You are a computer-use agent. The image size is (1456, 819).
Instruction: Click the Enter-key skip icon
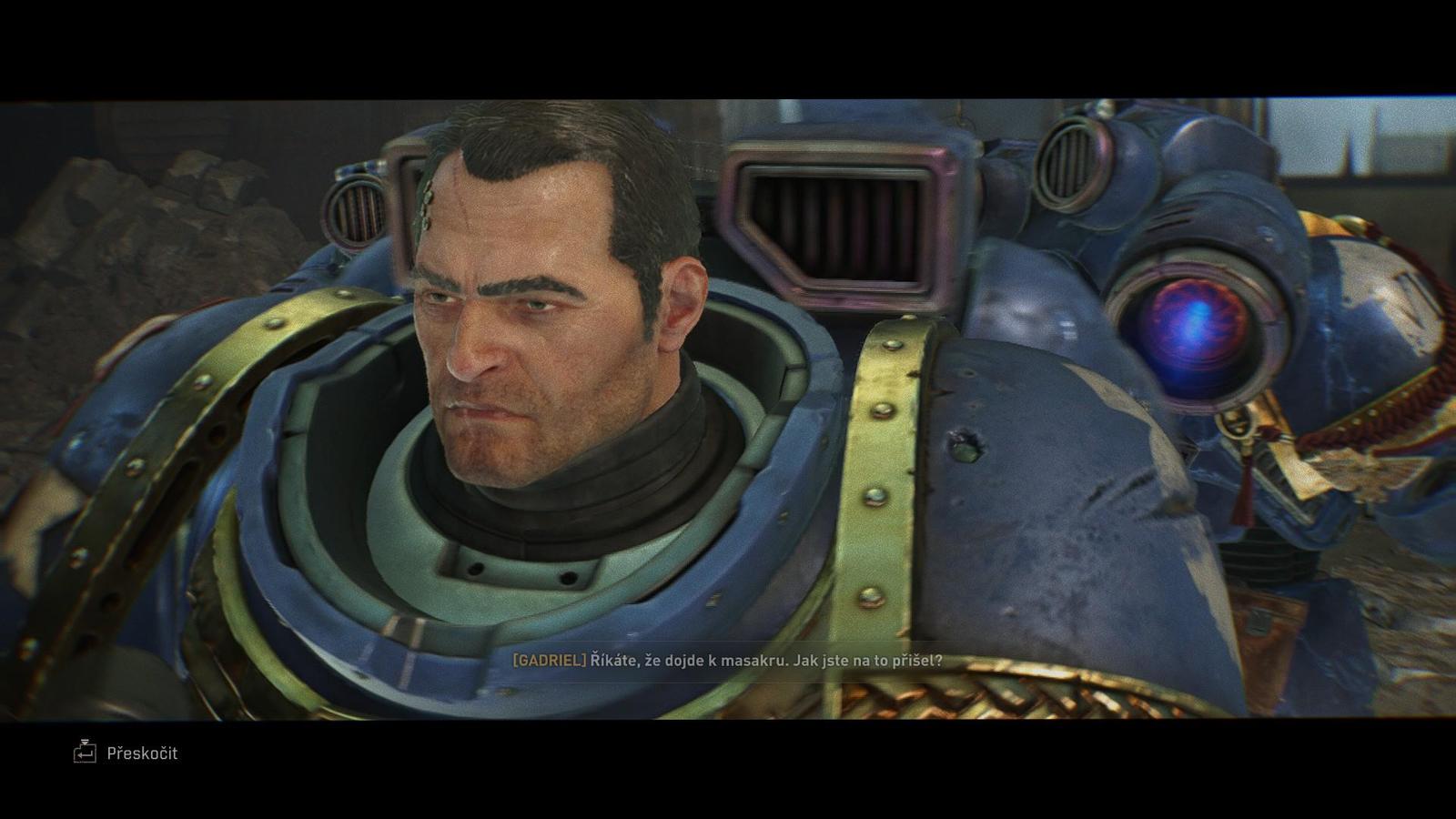86,753
